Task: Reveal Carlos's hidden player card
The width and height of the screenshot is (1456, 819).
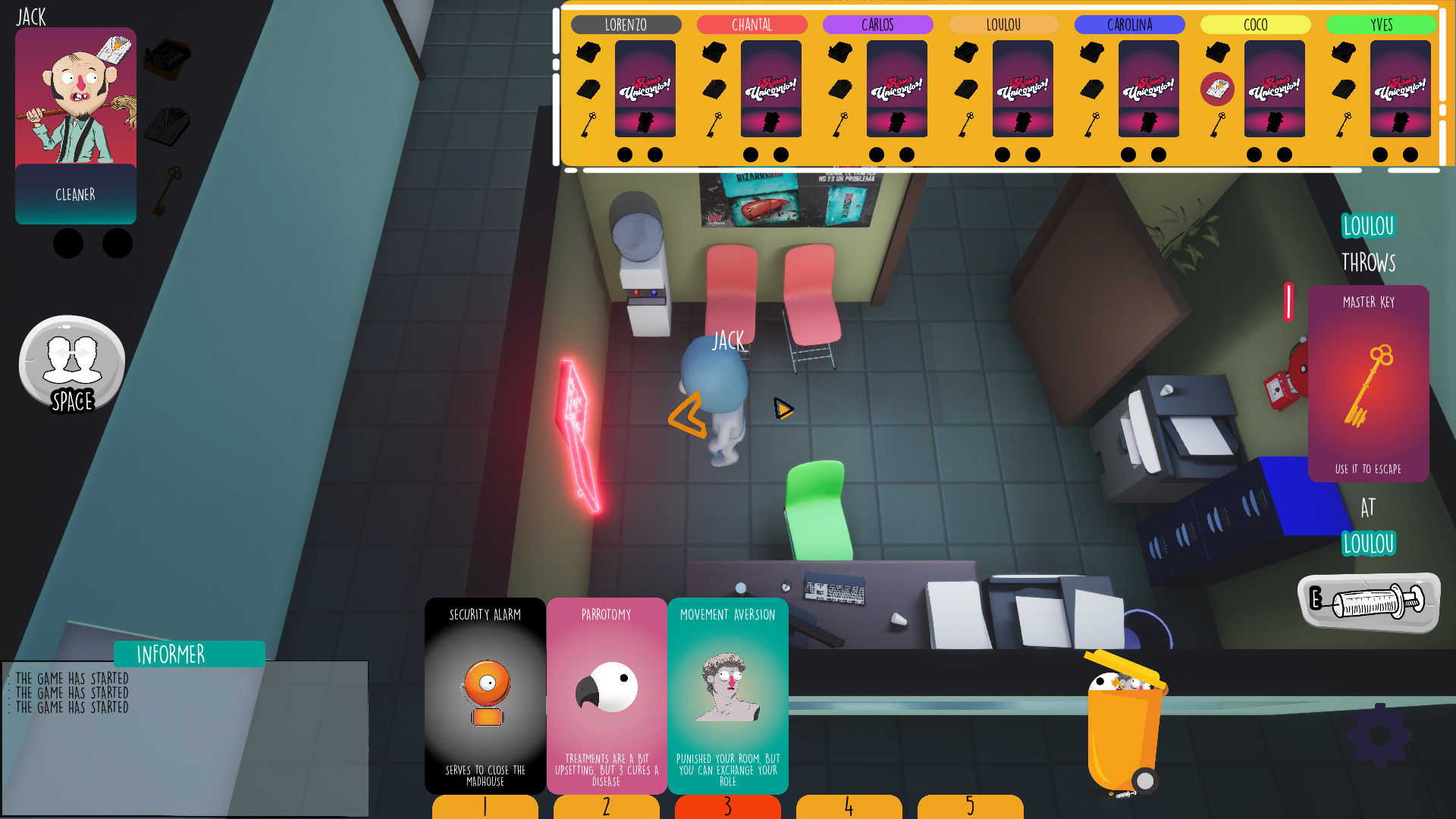Action: (x=897, y=89)
